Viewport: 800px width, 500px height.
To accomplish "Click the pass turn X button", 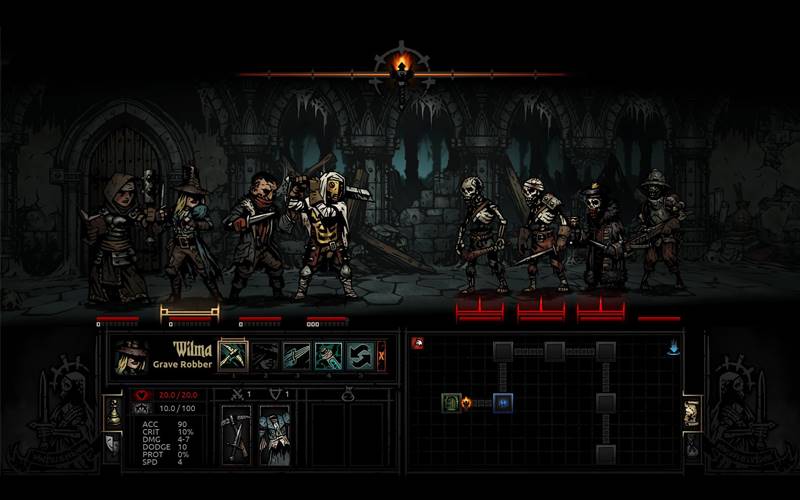I will (381, 356).
